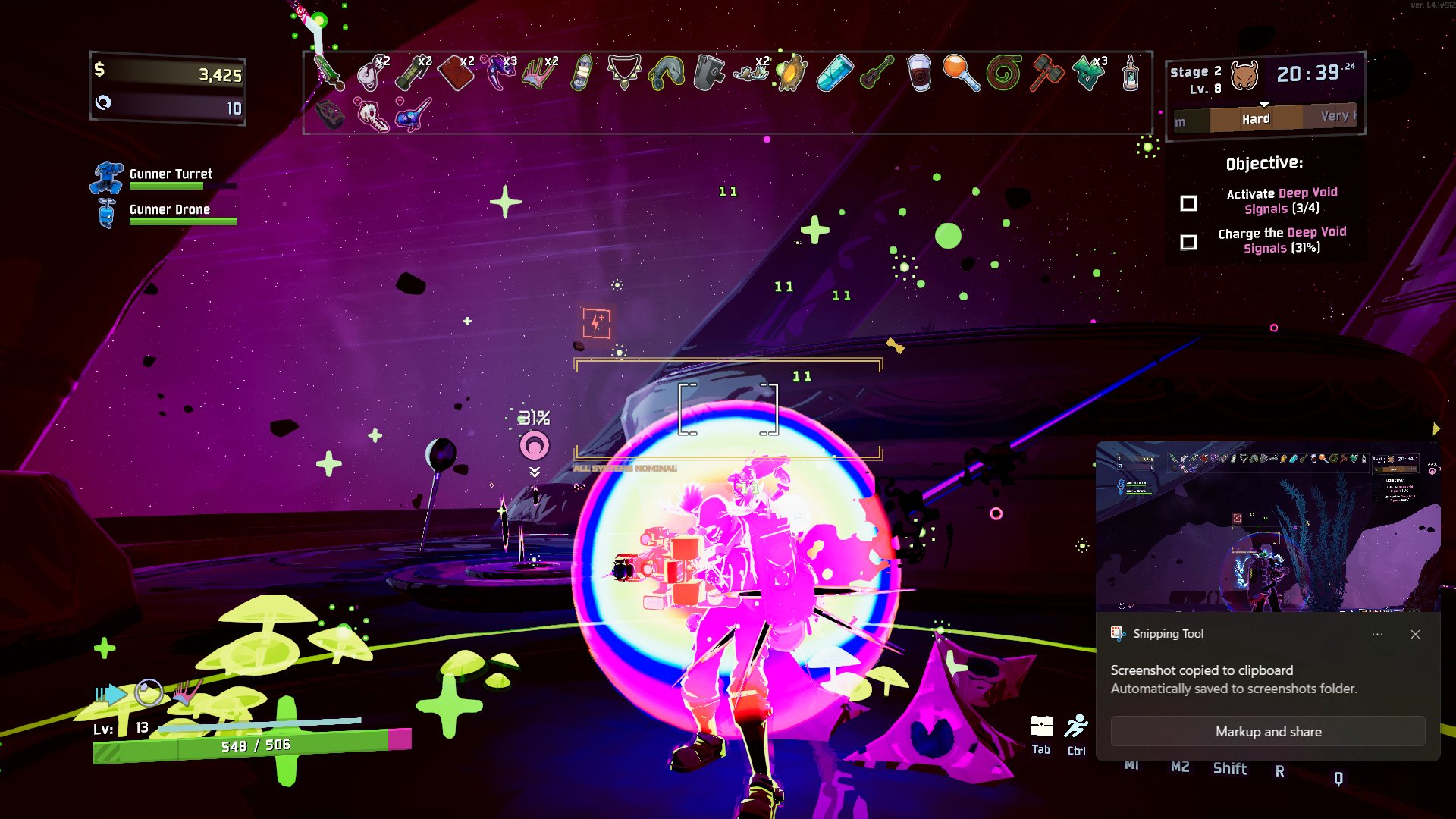This screenshot has width=1456, height=819.
Task: Open the screenshot preview thumbnail
Action: 1268,526
